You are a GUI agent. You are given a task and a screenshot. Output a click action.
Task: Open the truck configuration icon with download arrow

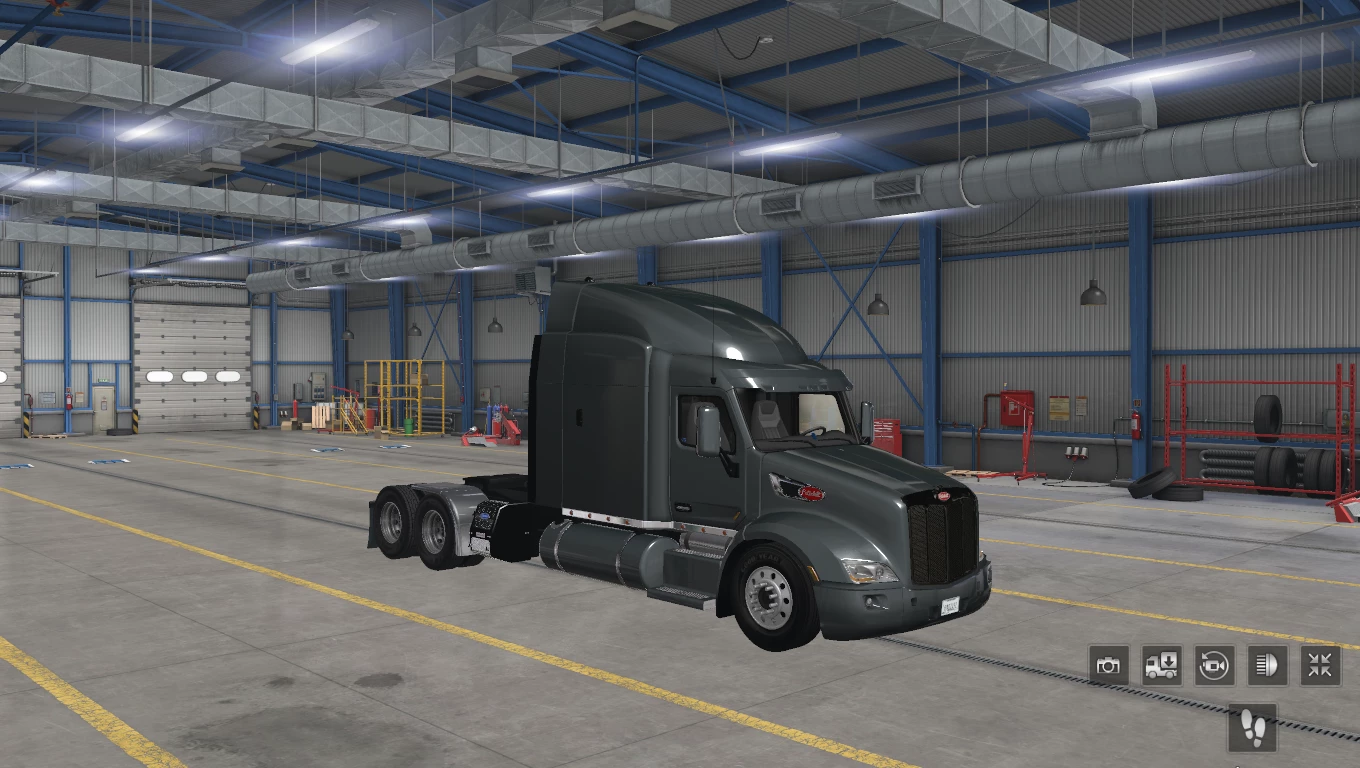click(1160, 664)
